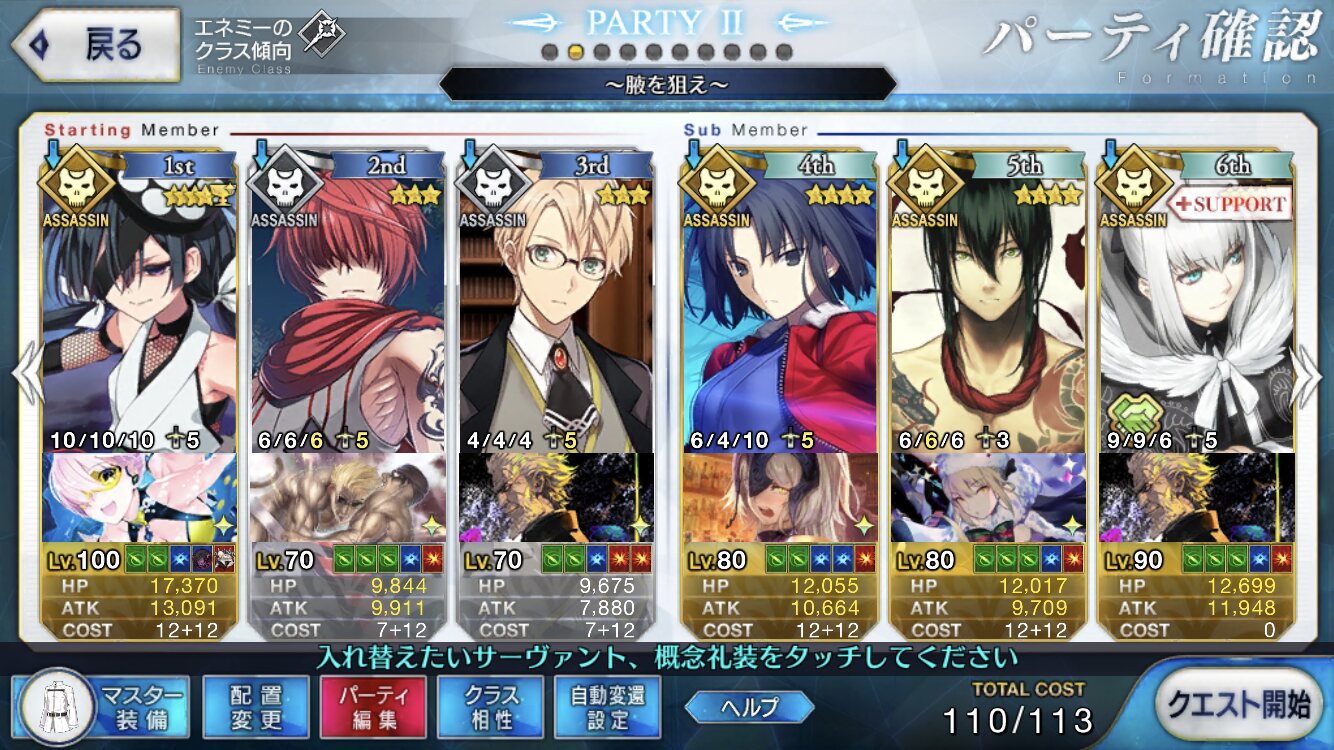
Task: Open the enemy class tendency icon
Action: (322, 33)
